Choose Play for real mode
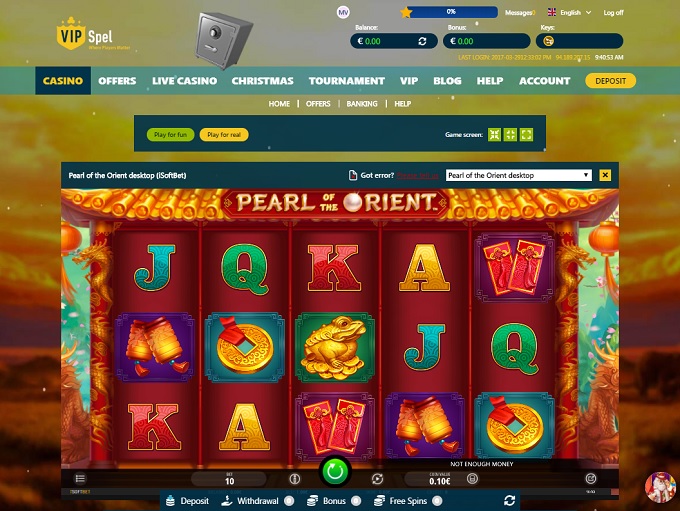Screen dimensions: 680x511 click(x=224, y=134)
